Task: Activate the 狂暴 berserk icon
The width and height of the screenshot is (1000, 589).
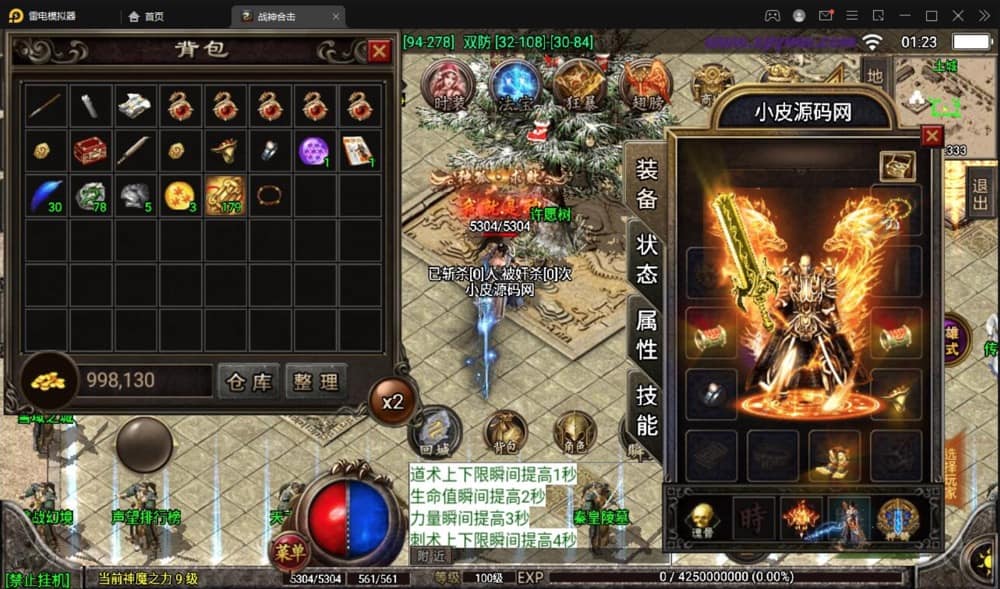Action: click(579, 85)
